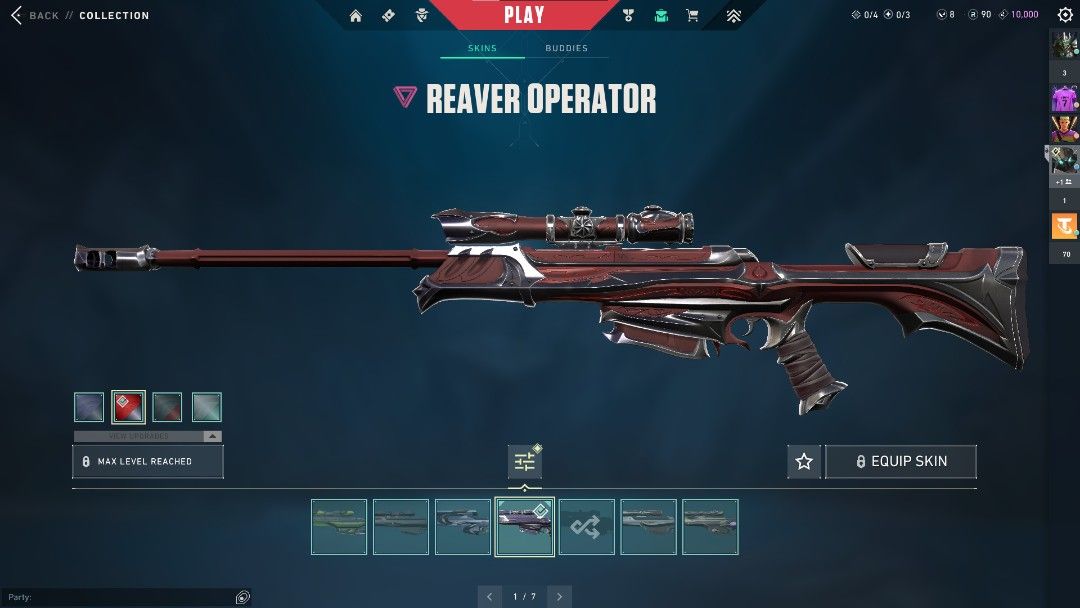Pick the green Operator skin thumbnail
The image size is (1080, 608).
coord(339,527)
